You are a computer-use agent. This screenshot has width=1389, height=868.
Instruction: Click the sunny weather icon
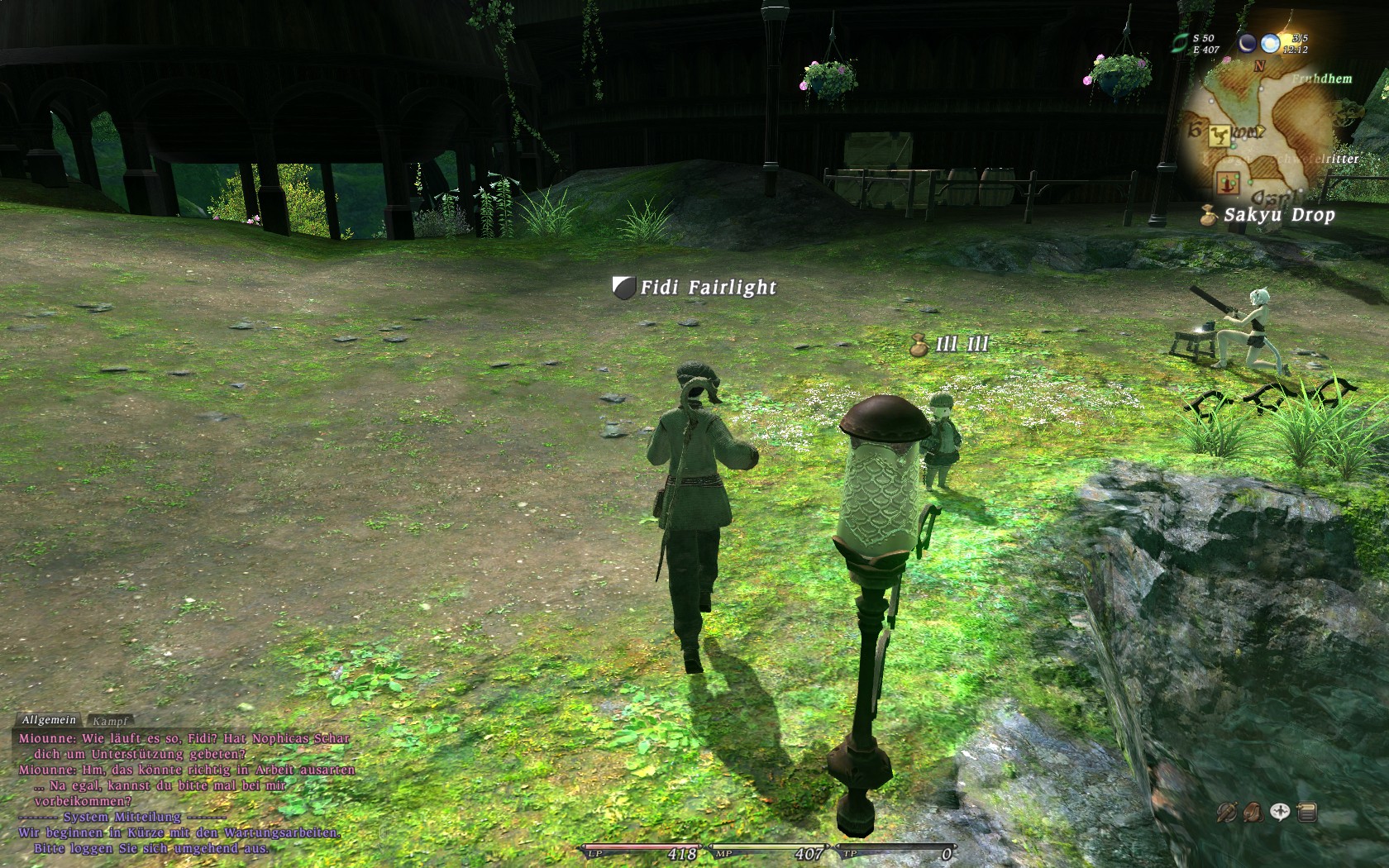coord(1270,43)
